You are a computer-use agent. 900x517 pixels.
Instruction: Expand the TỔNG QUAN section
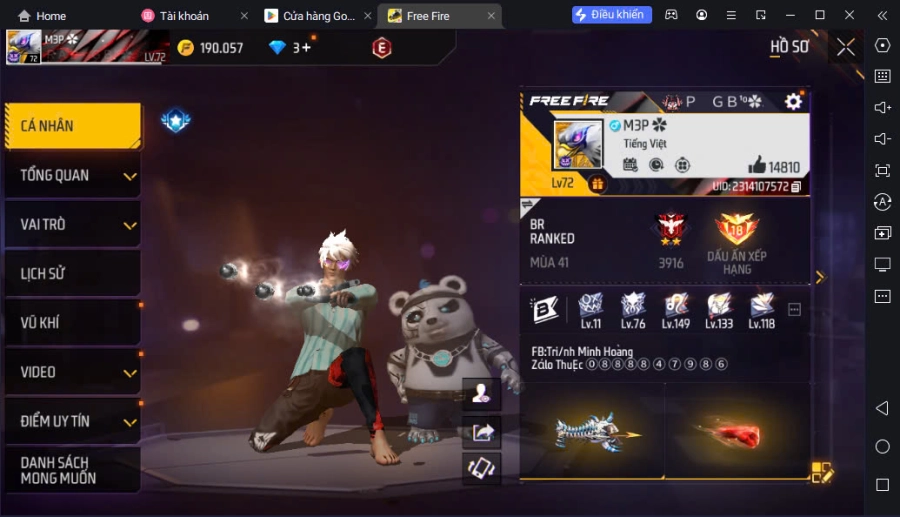tap(72, 176)
